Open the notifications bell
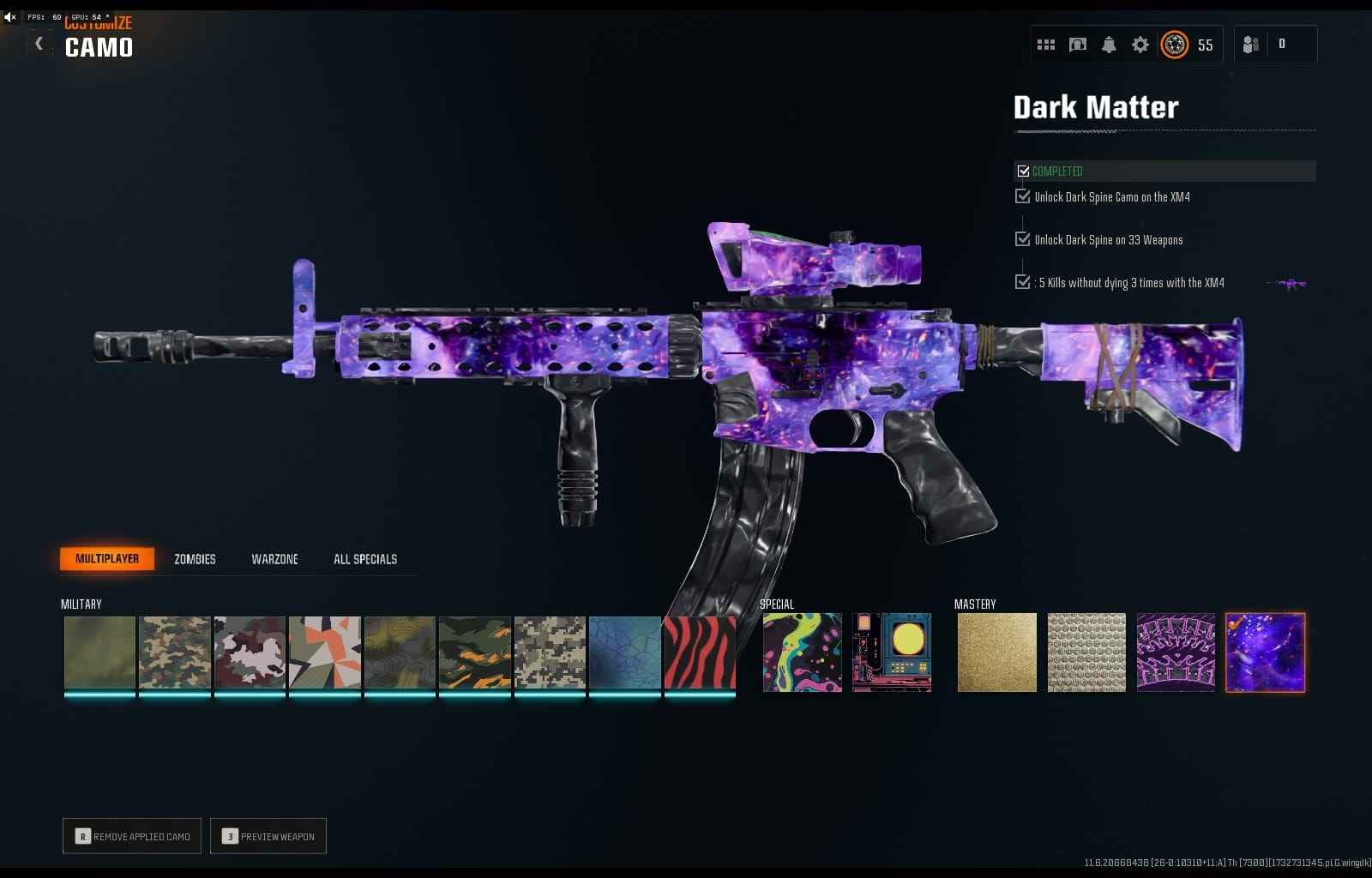 coord(1109,45)
